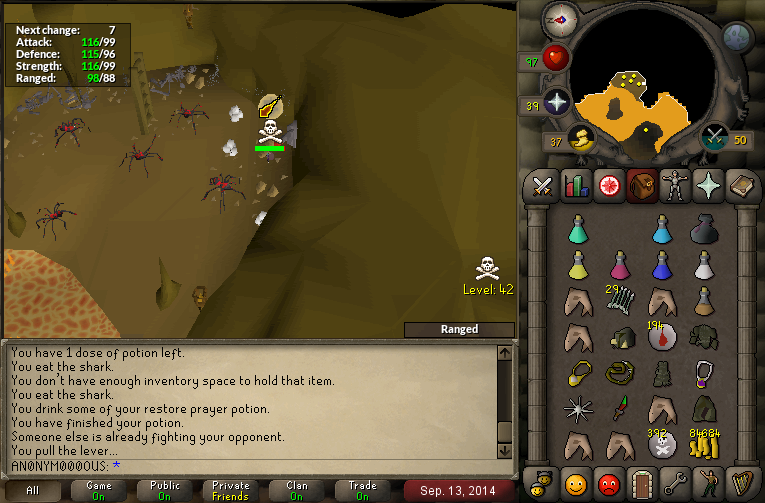Screen dimensions: 765x503
Task: Switch chat filter to Public
Action: coord(165,490)
